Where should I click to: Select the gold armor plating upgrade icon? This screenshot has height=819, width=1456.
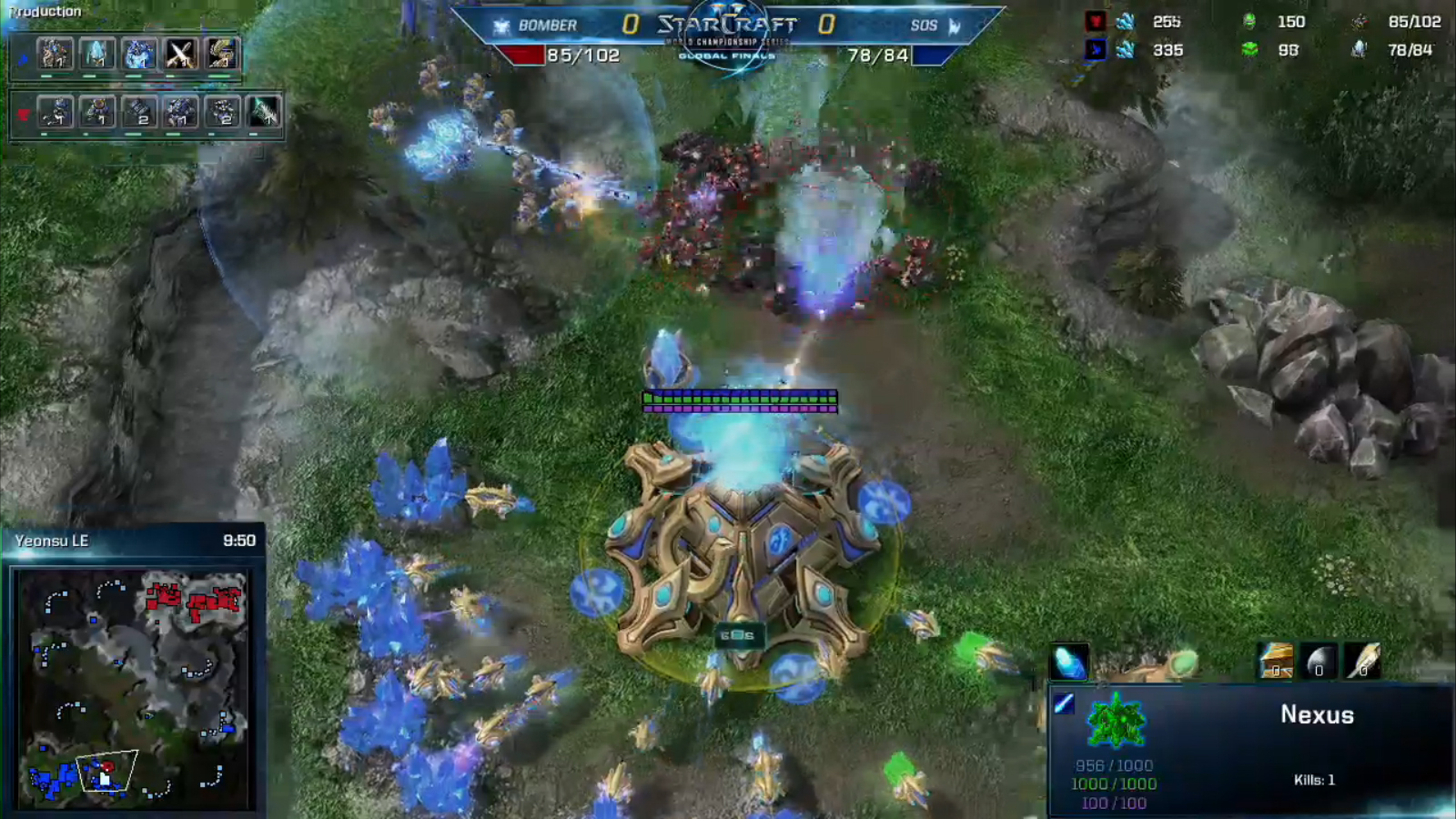[1276, 662]
